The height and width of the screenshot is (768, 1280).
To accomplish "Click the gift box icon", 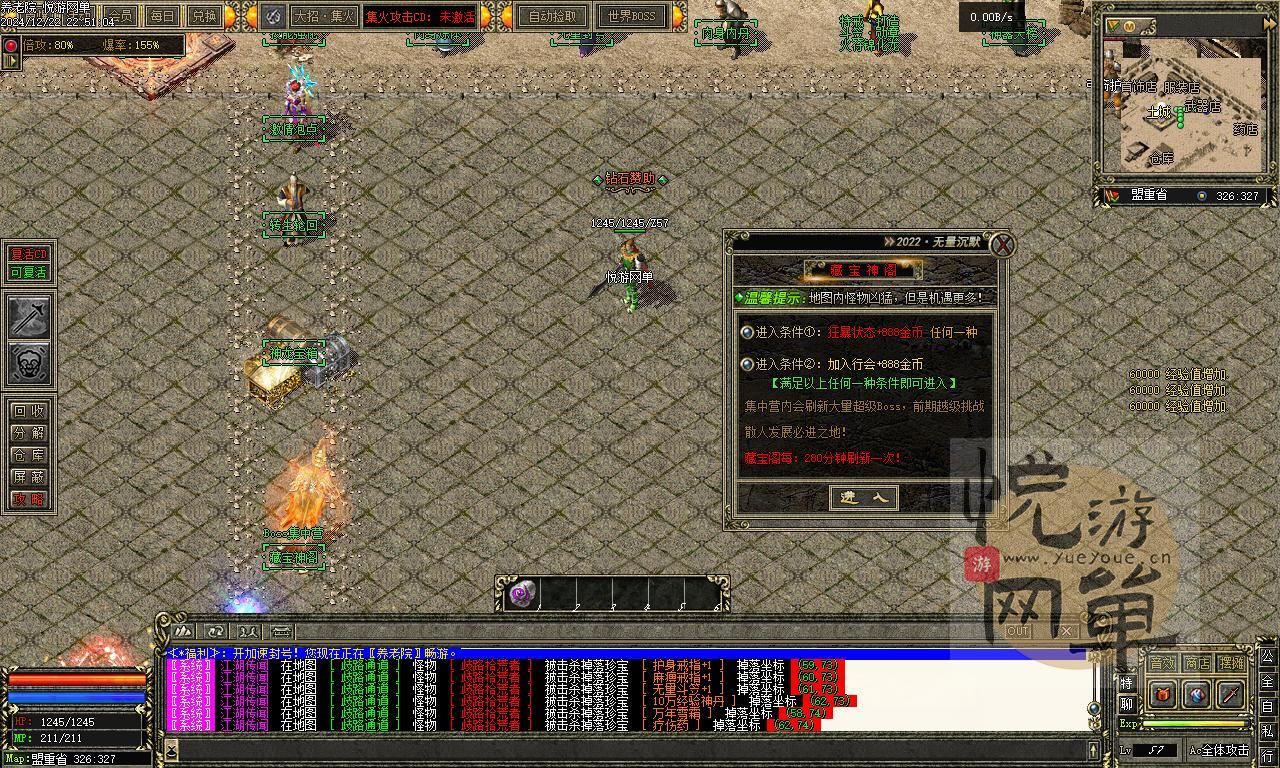I will pyautogui.click(x=1162, y=694).
